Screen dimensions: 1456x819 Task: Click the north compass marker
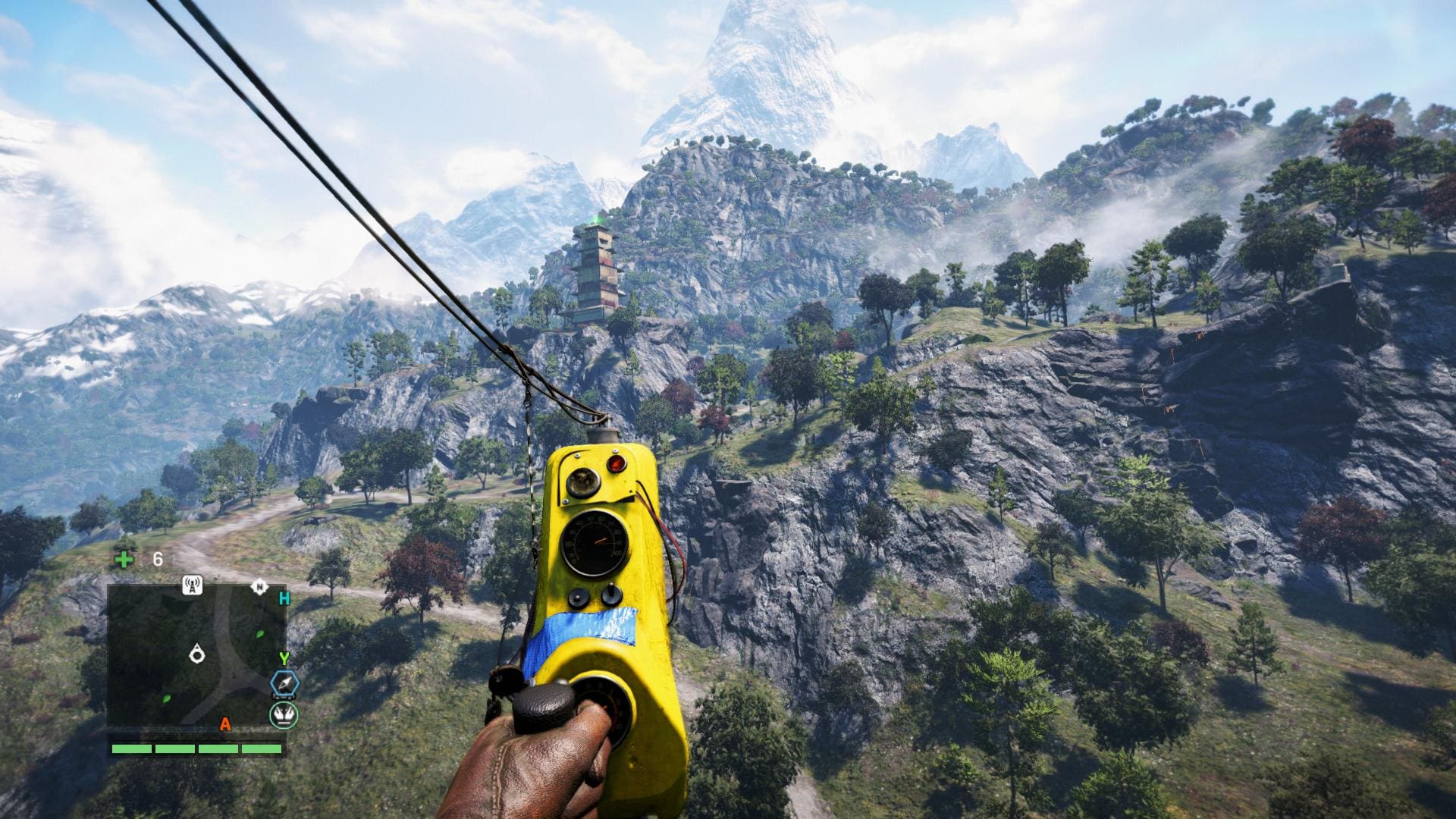(x=259, y=586)
